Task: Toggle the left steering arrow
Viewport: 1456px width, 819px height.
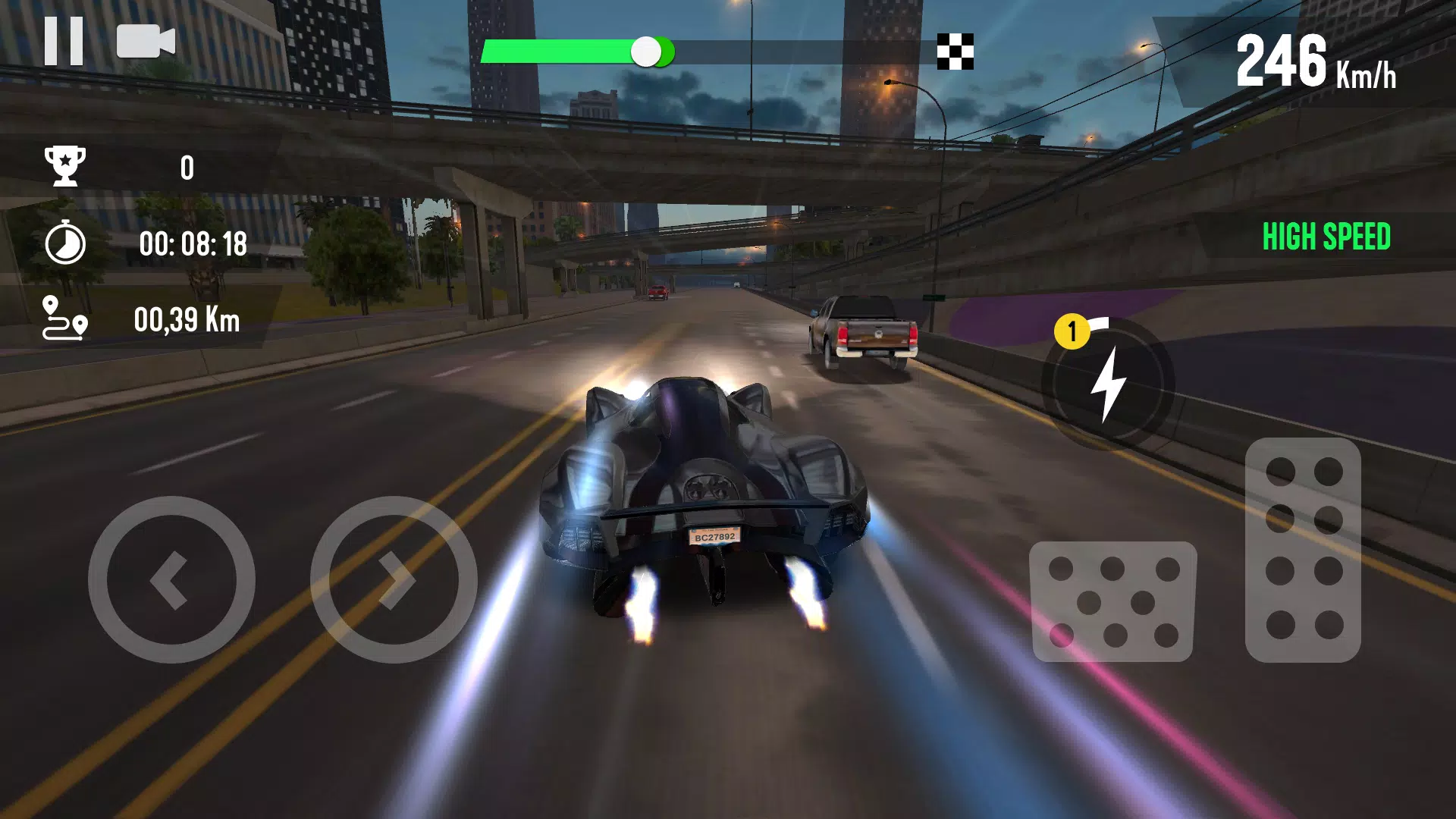Action: [x=173, y=580]
